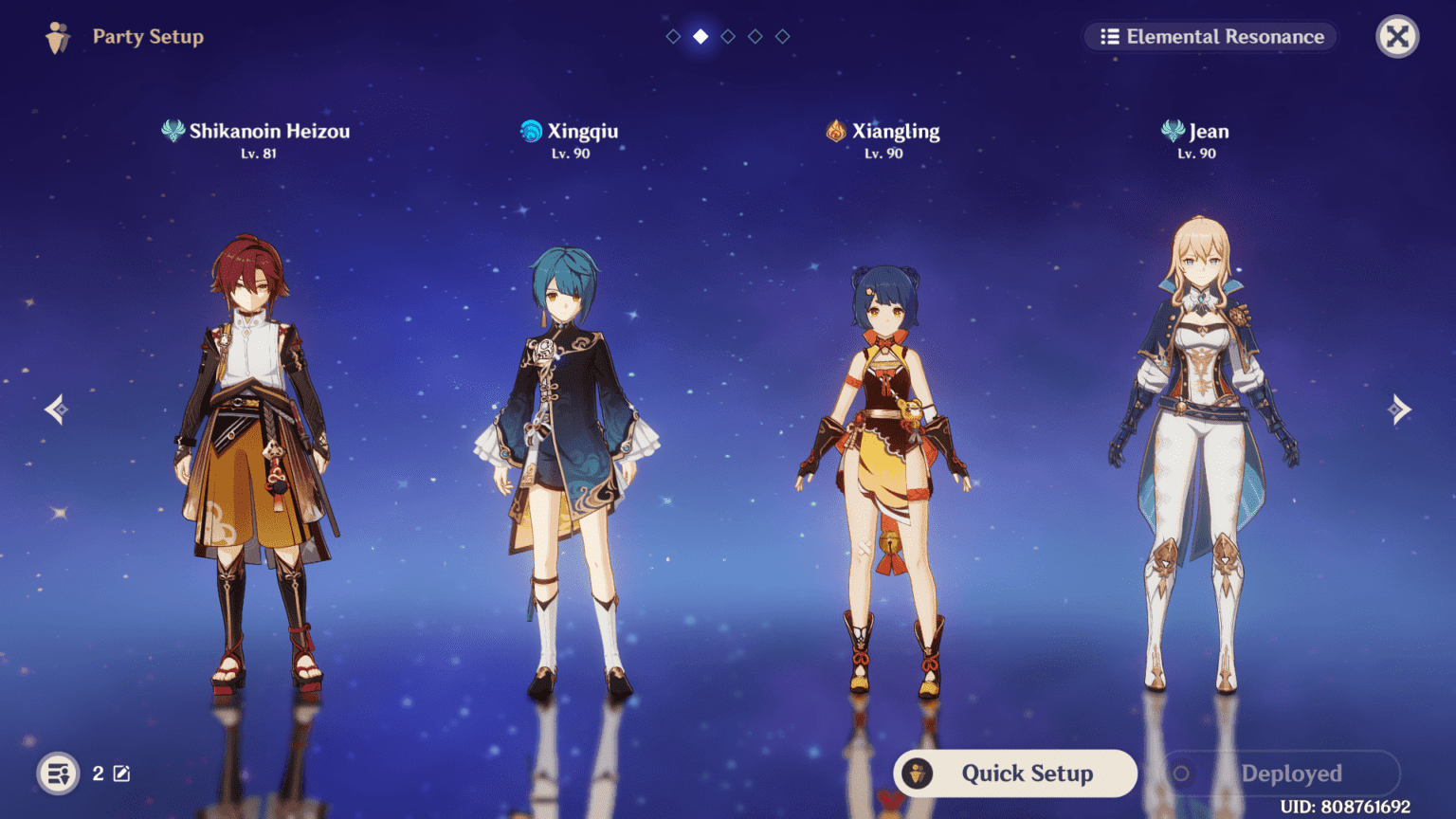Screen dimensions: 1456x819
Task: Select Shikanoin Heizou's party slot
Action: (x=256, y=455)
